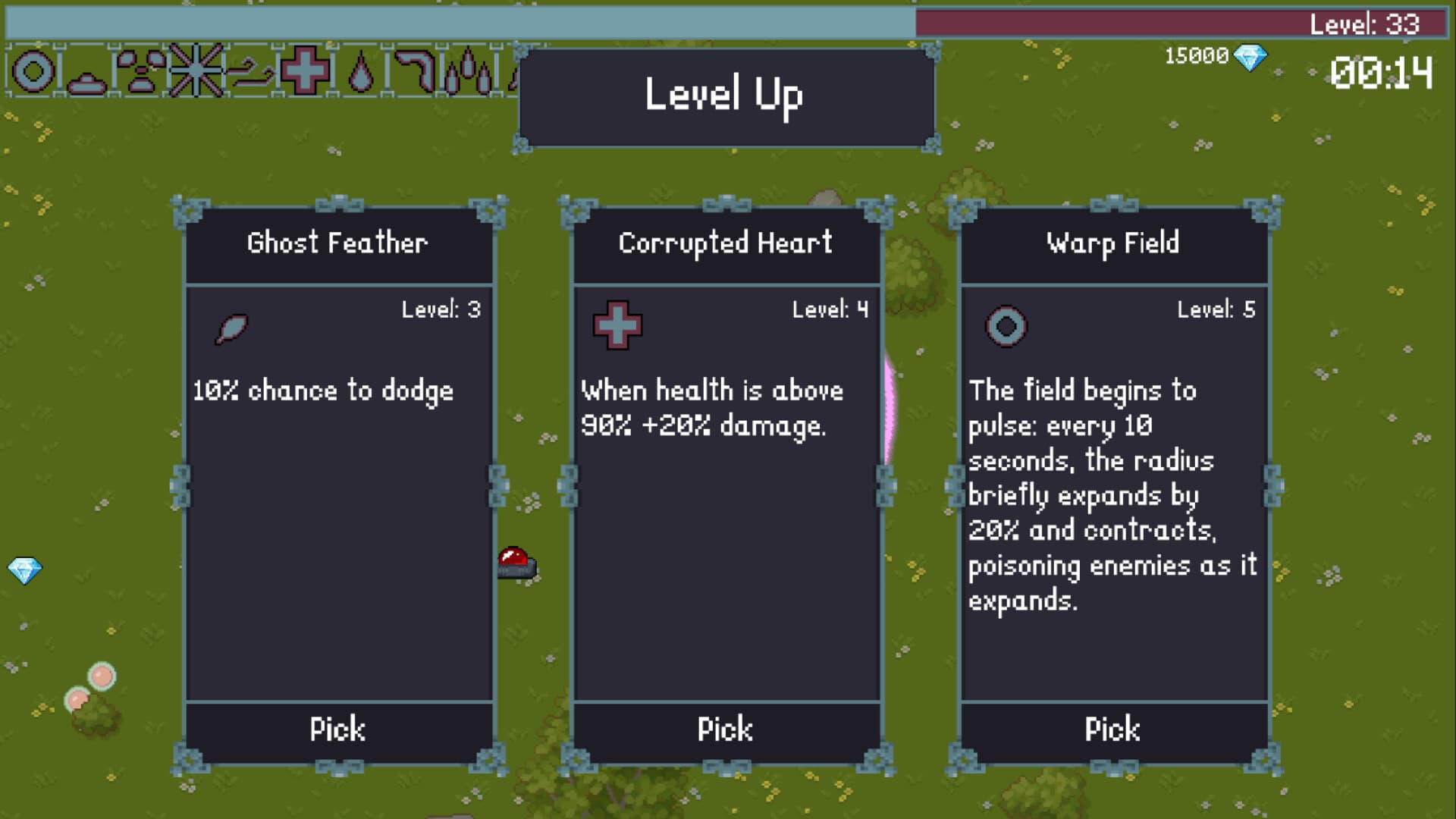Click the XP progress bar at the top
Viewport: 1456px width, 819px height.
[455, 22]
